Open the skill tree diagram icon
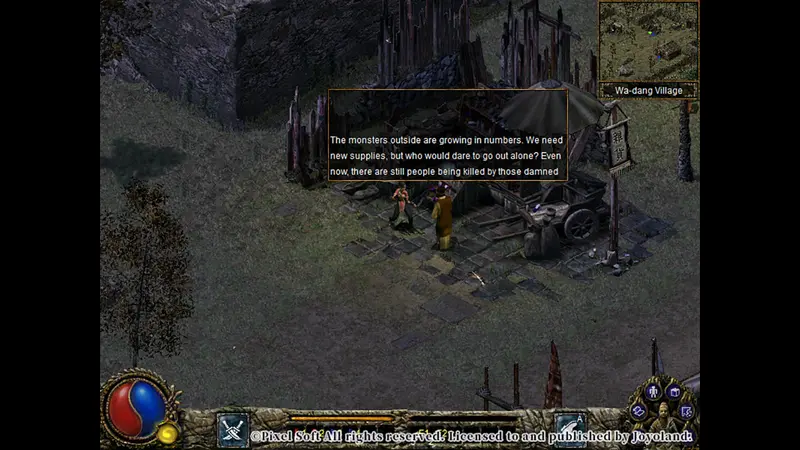The image size is (800, 450). (686, 410)
